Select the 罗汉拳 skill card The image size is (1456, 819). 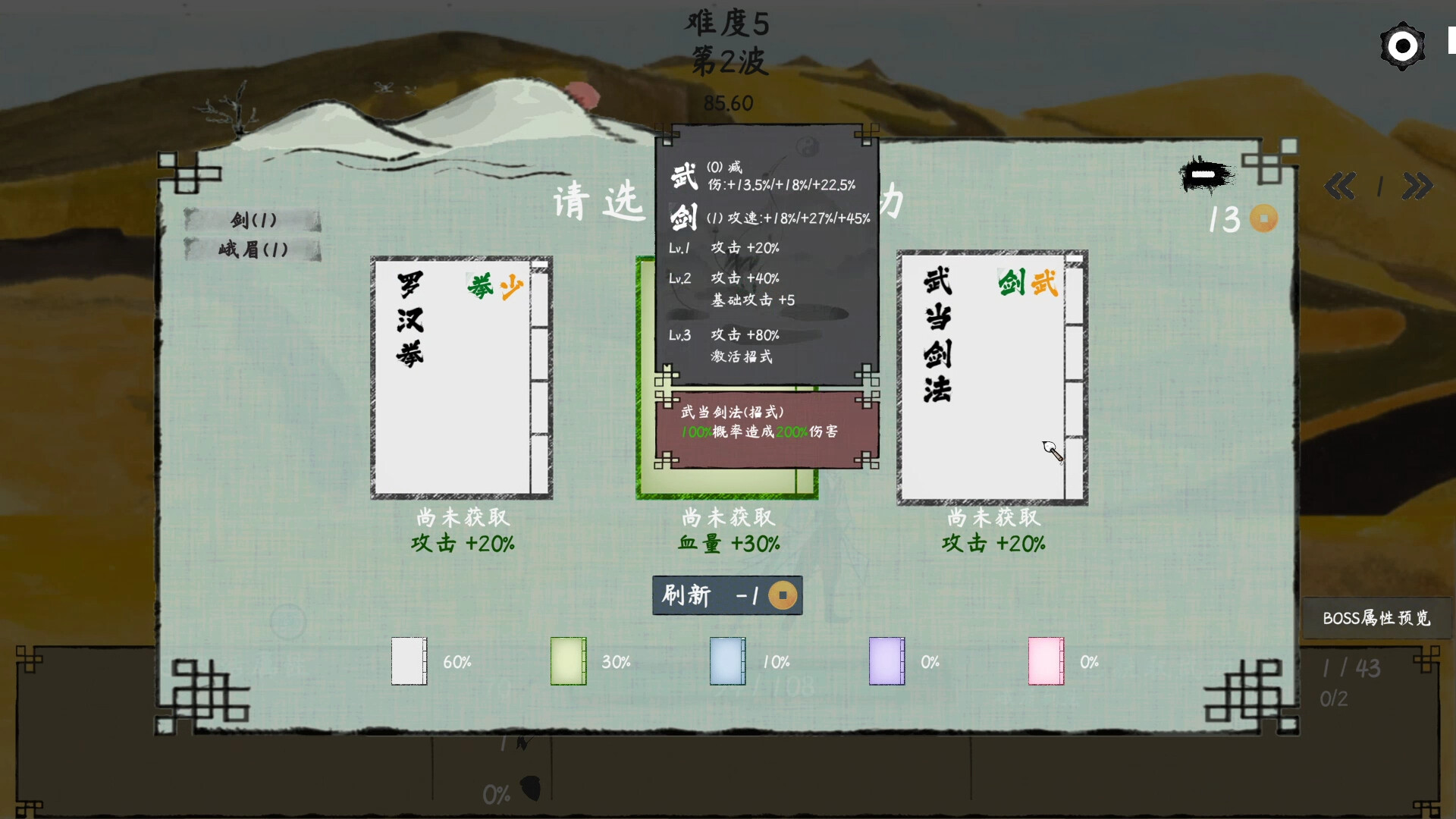[461, 378]
